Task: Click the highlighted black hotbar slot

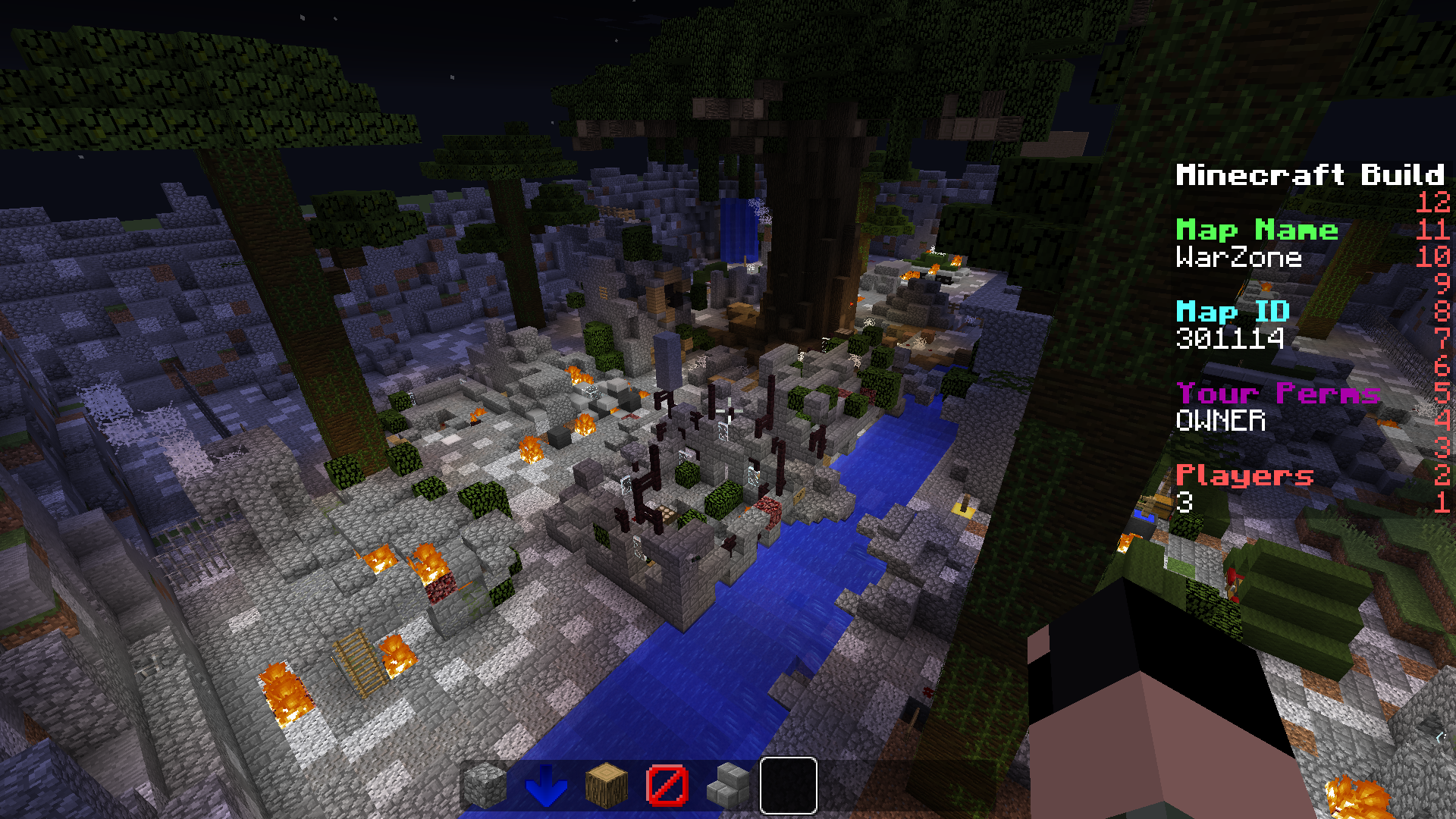Action: (x=789, y=786)
